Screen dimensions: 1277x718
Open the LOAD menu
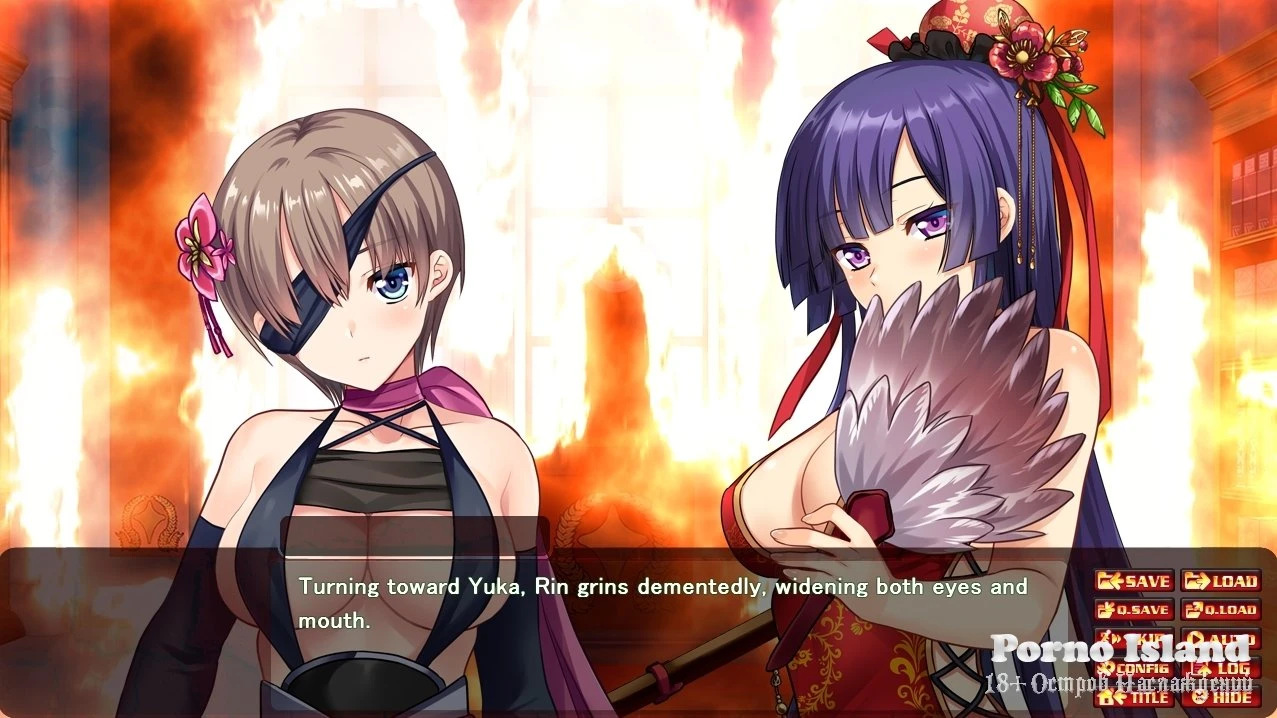[1220, 581]
